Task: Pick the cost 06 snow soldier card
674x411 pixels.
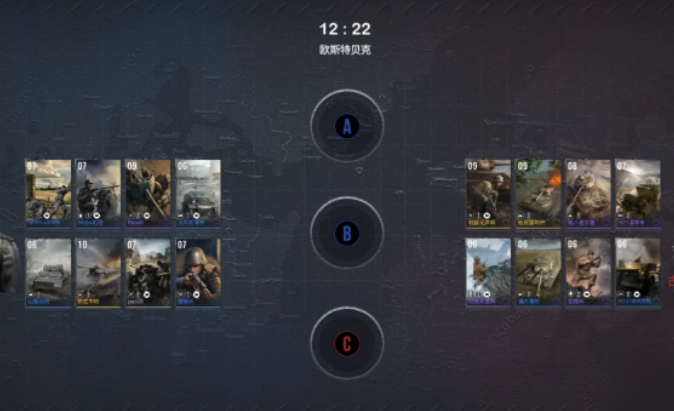Action: pos(488,270)
